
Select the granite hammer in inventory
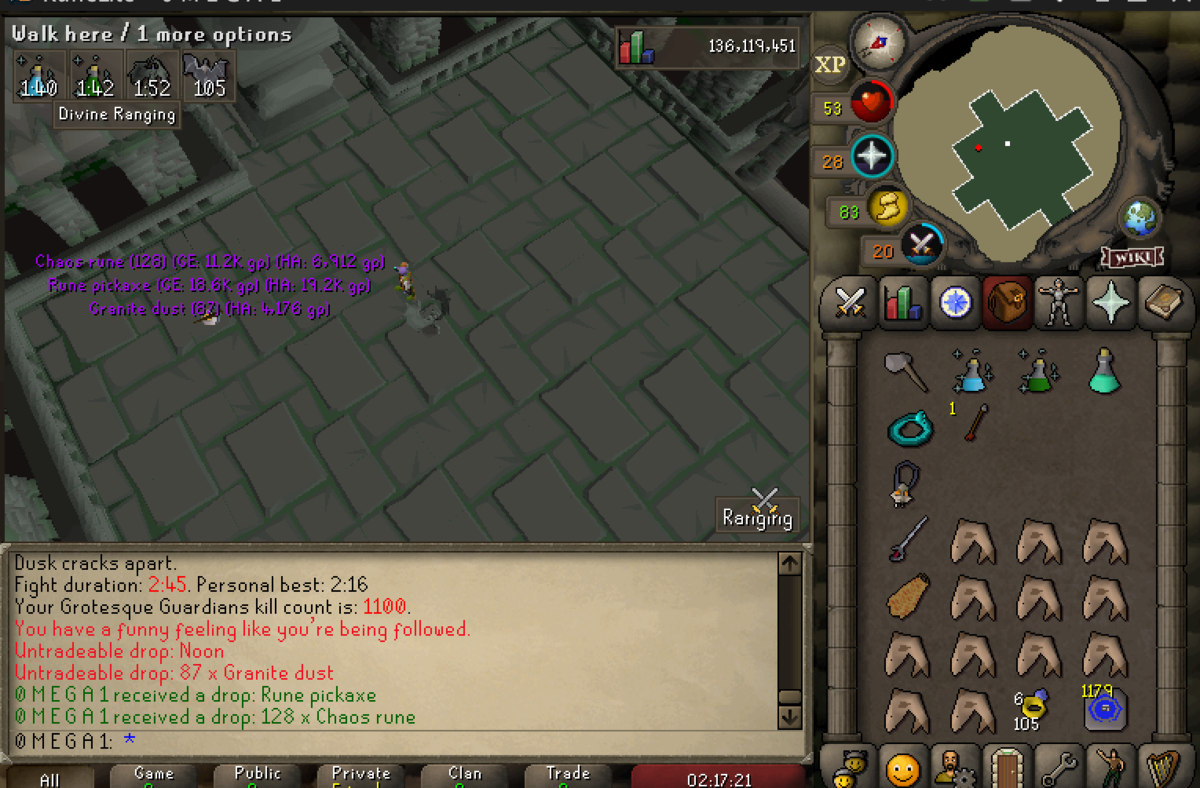click(906, 371)
